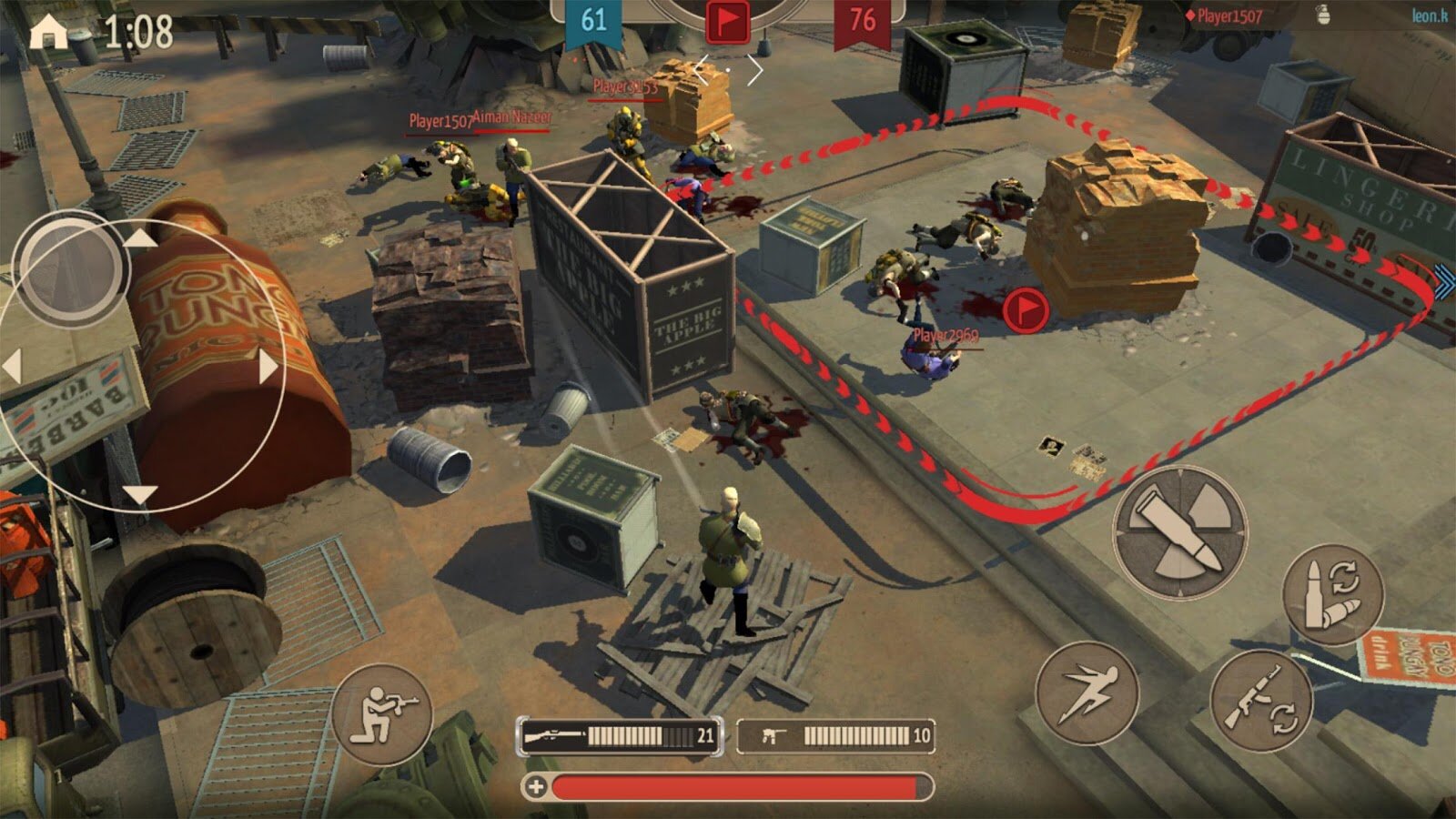Tap the joystick up arrow
This screenshot has width=1456, height=819.
(x=139, y=238)
